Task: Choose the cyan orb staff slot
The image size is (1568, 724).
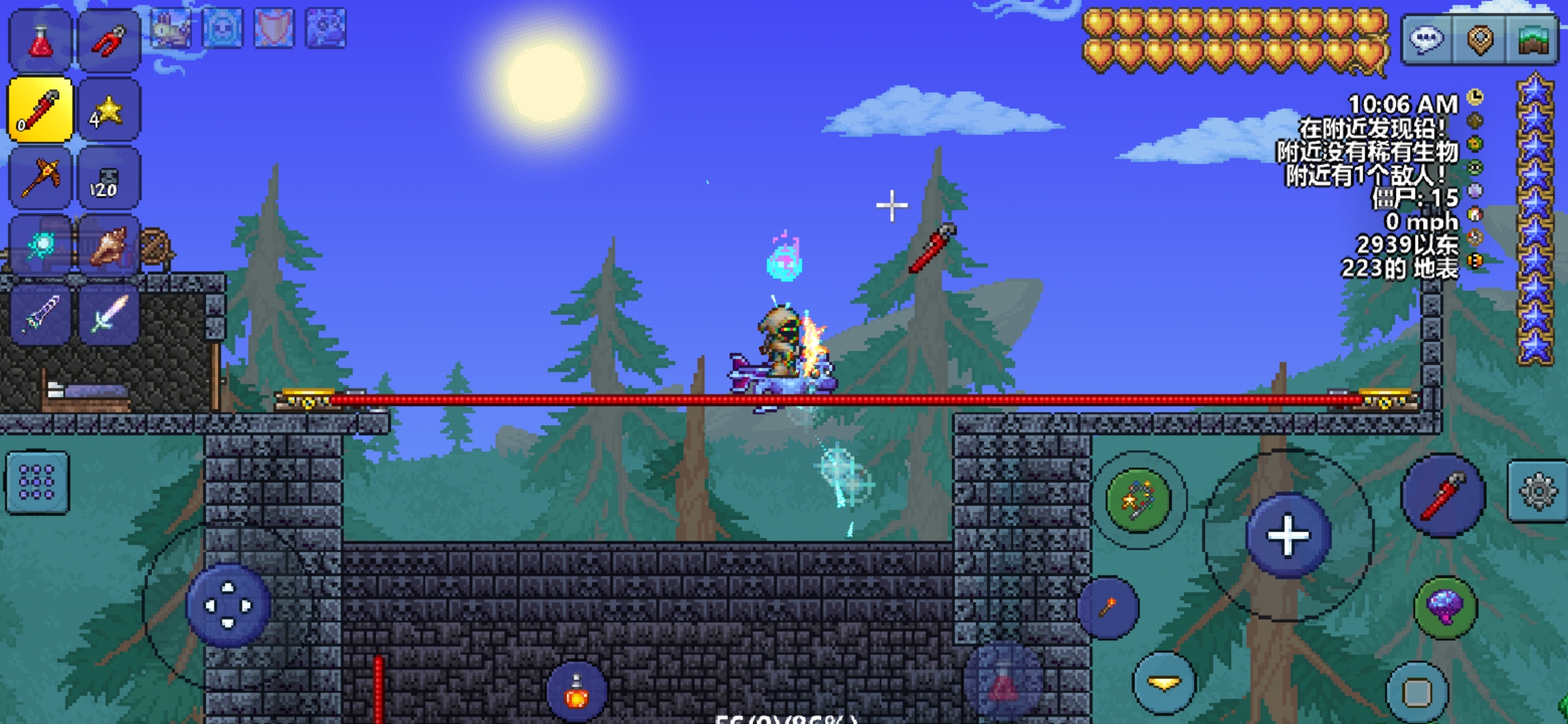Action: coord(40,245)
